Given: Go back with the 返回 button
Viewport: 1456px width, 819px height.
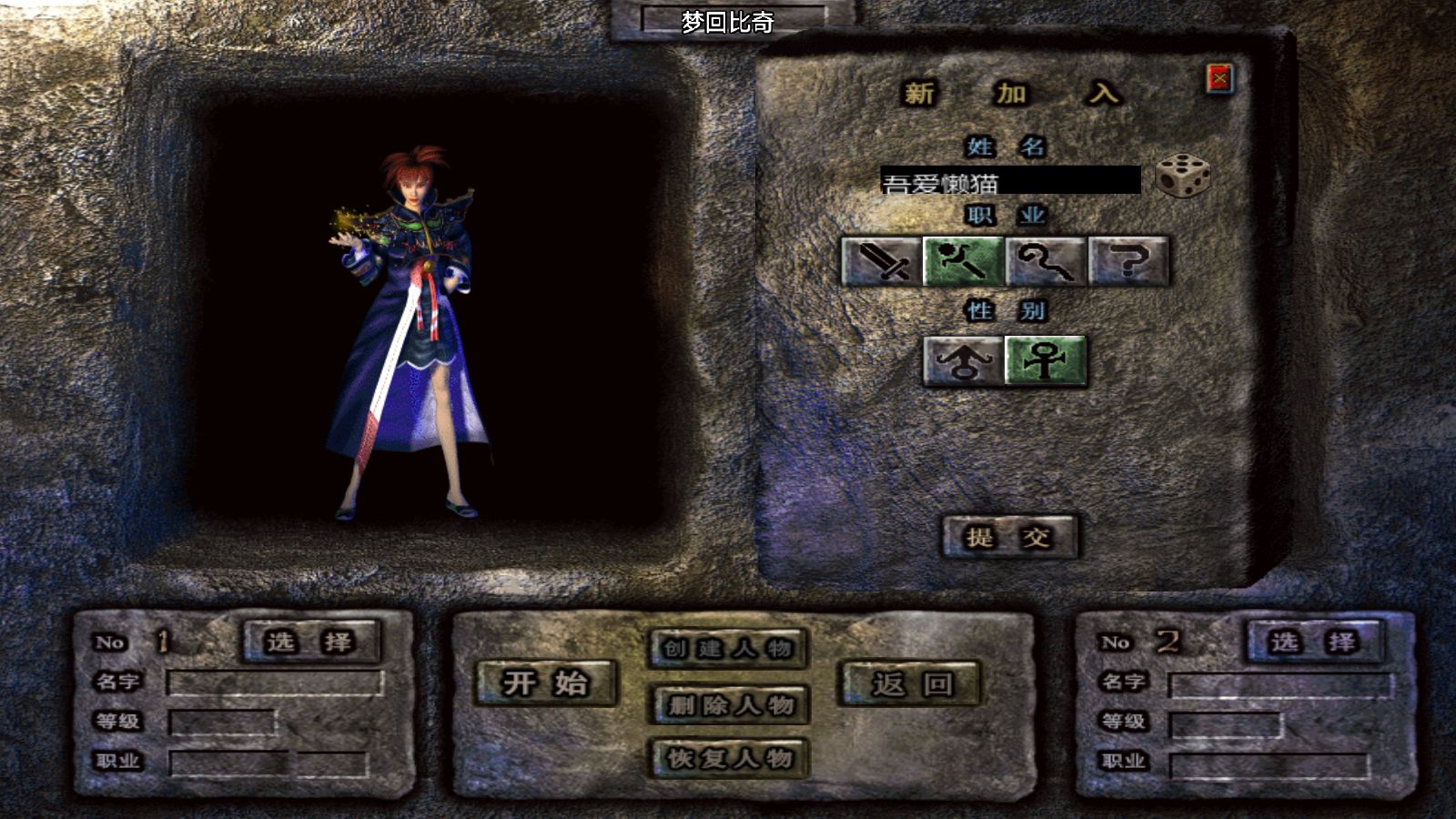Looking at the screenshot, I should click(x=911, y=683).
